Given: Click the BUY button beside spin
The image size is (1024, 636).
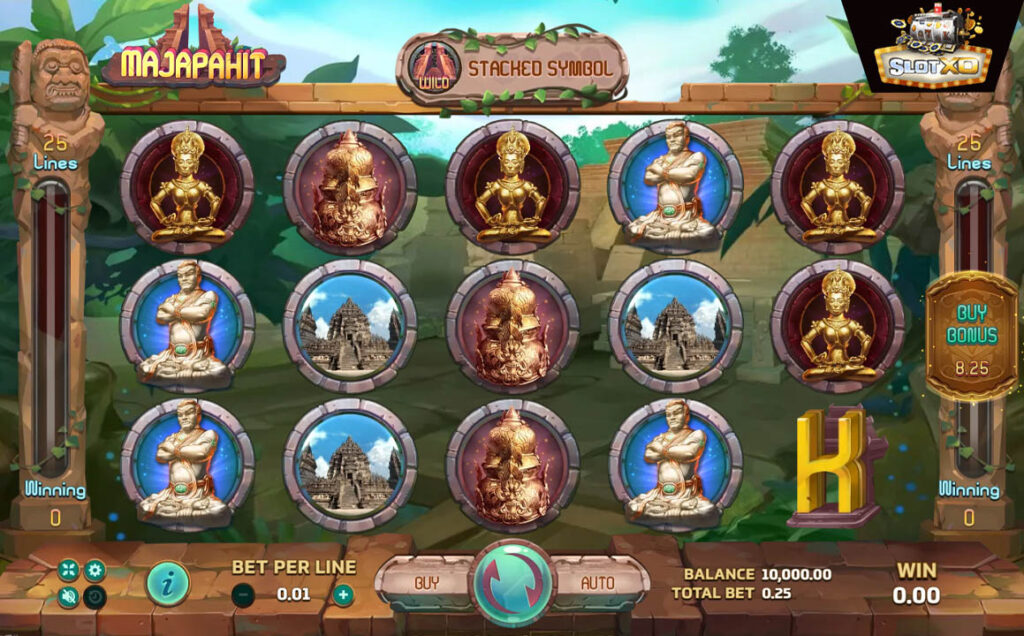Looking at the screenshot, I should click(x=427, y=582).
